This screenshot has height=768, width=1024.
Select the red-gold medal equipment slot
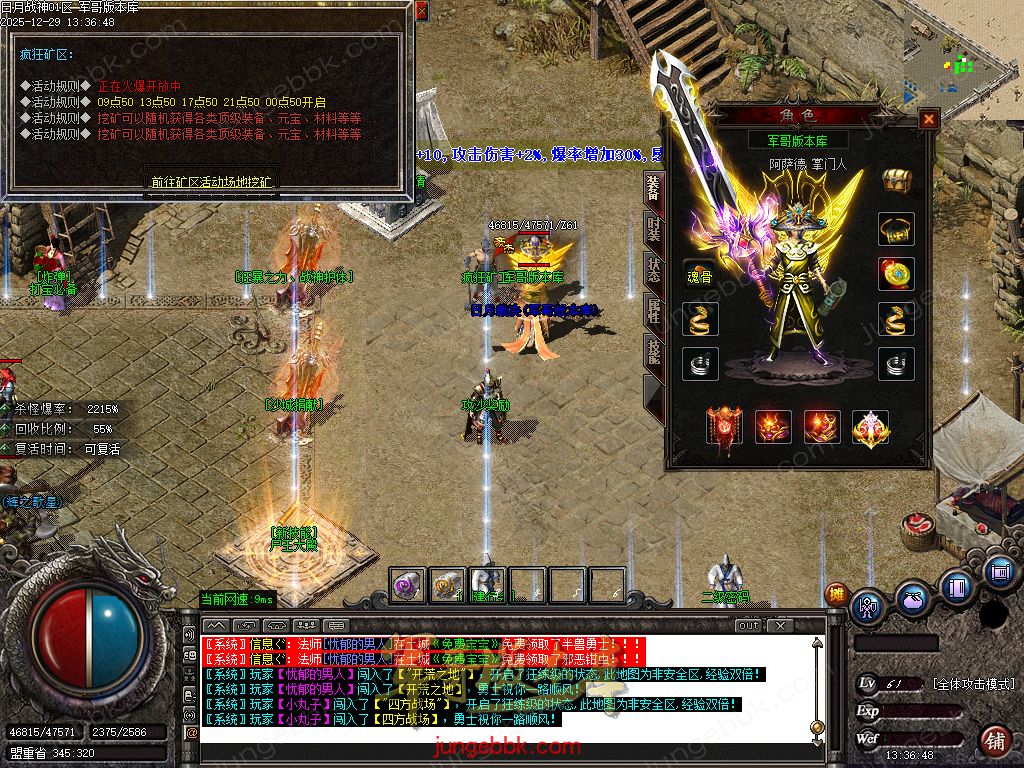tap(896, 273)
